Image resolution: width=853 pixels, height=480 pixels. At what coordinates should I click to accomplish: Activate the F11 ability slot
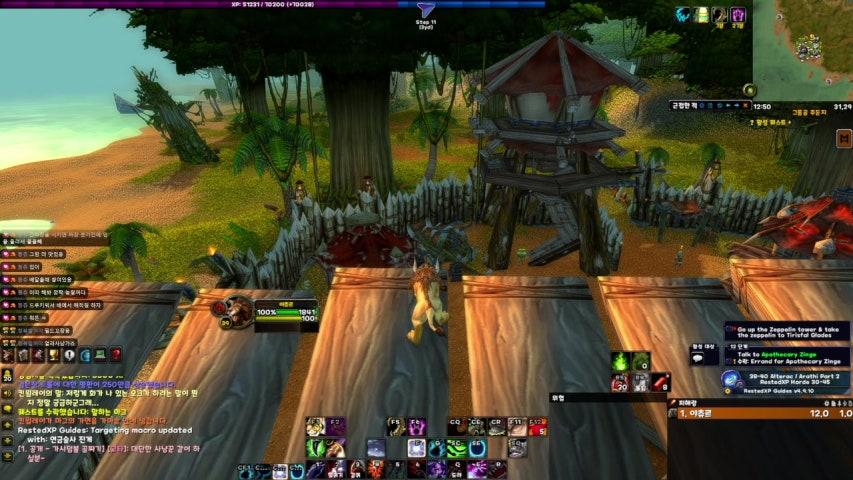(x=516, y=425)
